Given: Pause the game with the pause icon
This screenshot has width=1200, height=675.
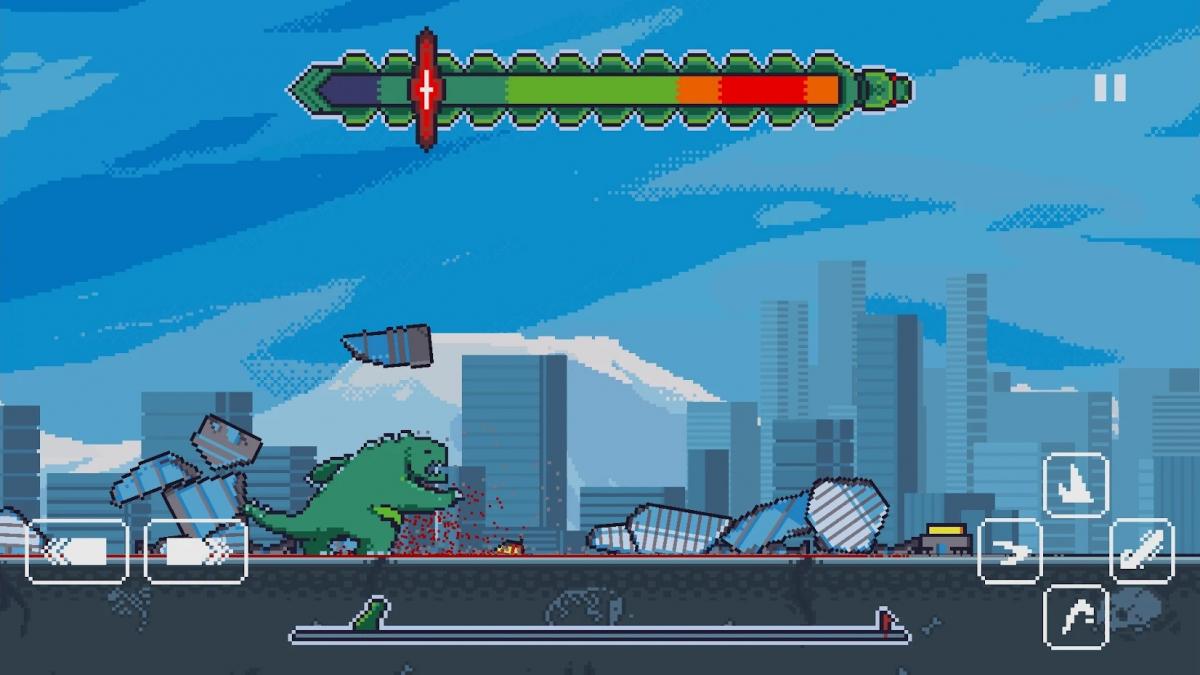Looking at the screenshot, I should click(1109, 88).
